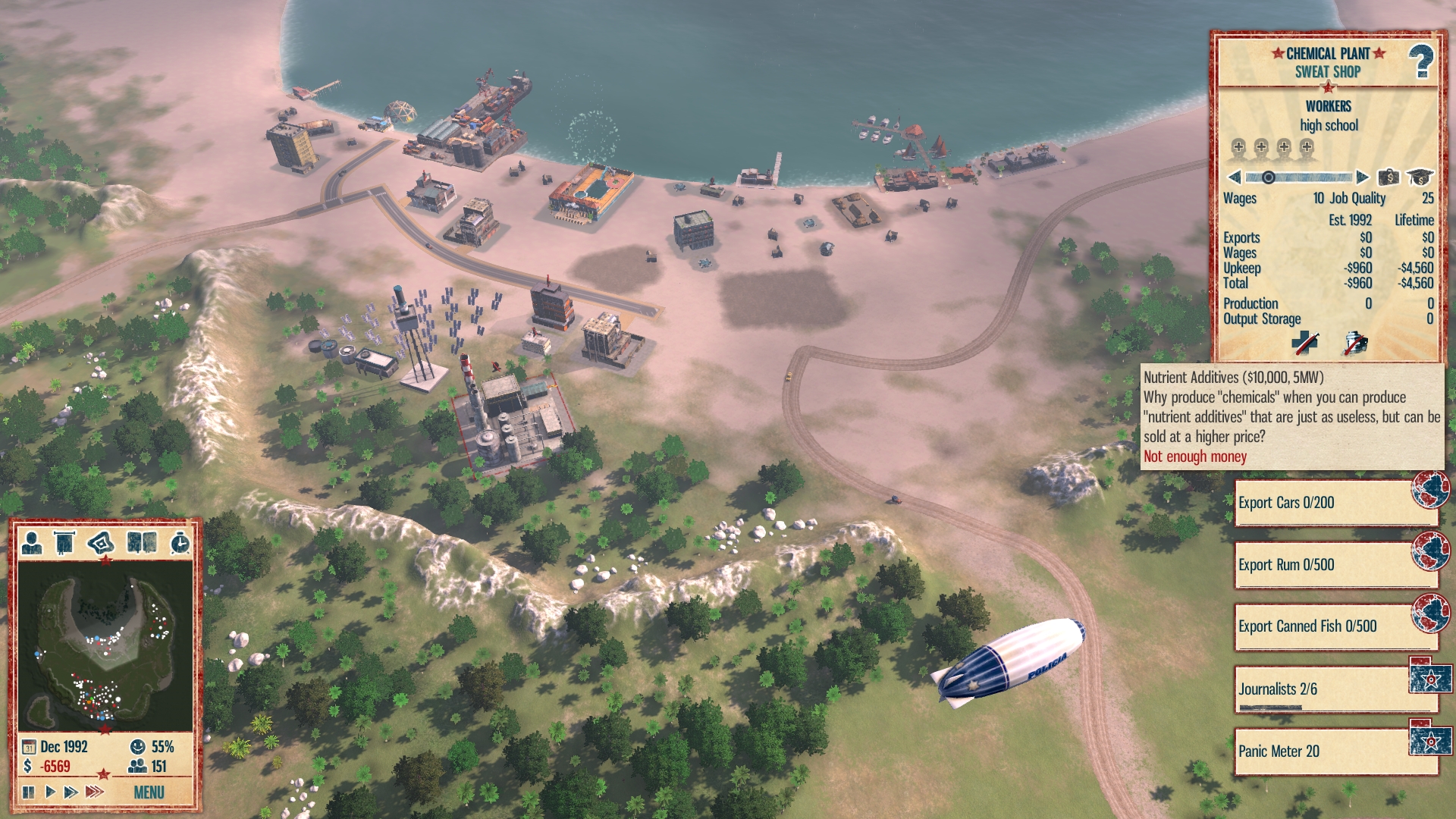
Task: Pause the game speed
Action: 29,792
